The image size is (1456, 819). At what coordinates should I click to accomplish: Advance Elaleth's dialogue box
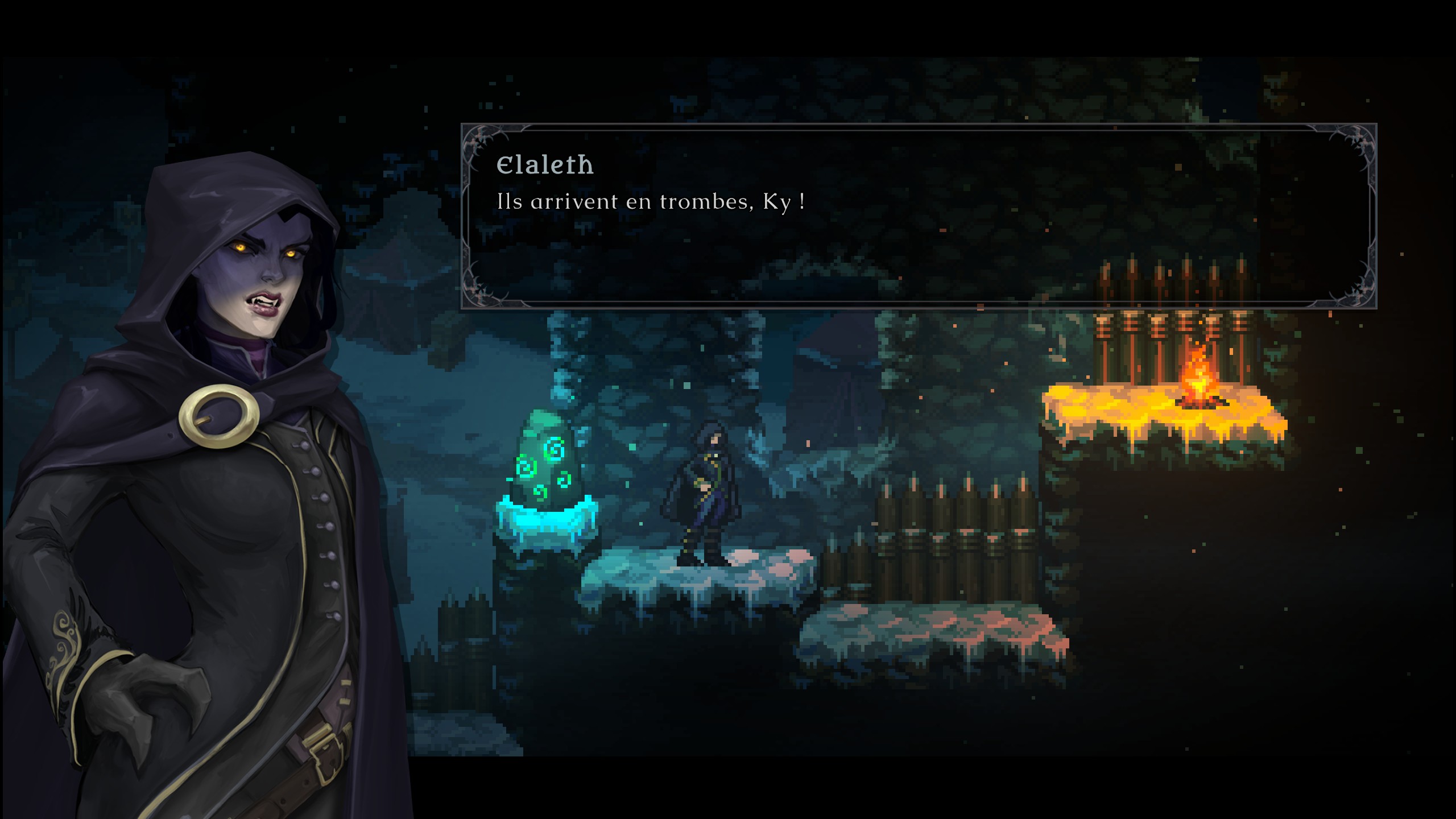[918, 216]
